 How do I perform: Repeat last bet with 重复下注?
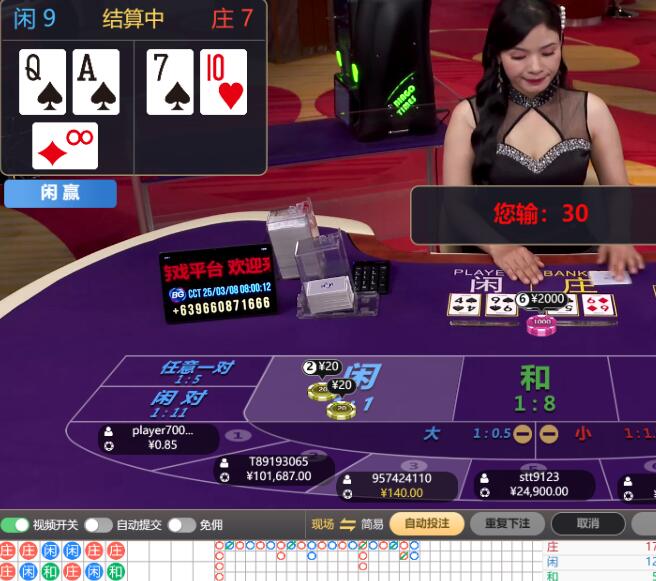coord(507,523)
